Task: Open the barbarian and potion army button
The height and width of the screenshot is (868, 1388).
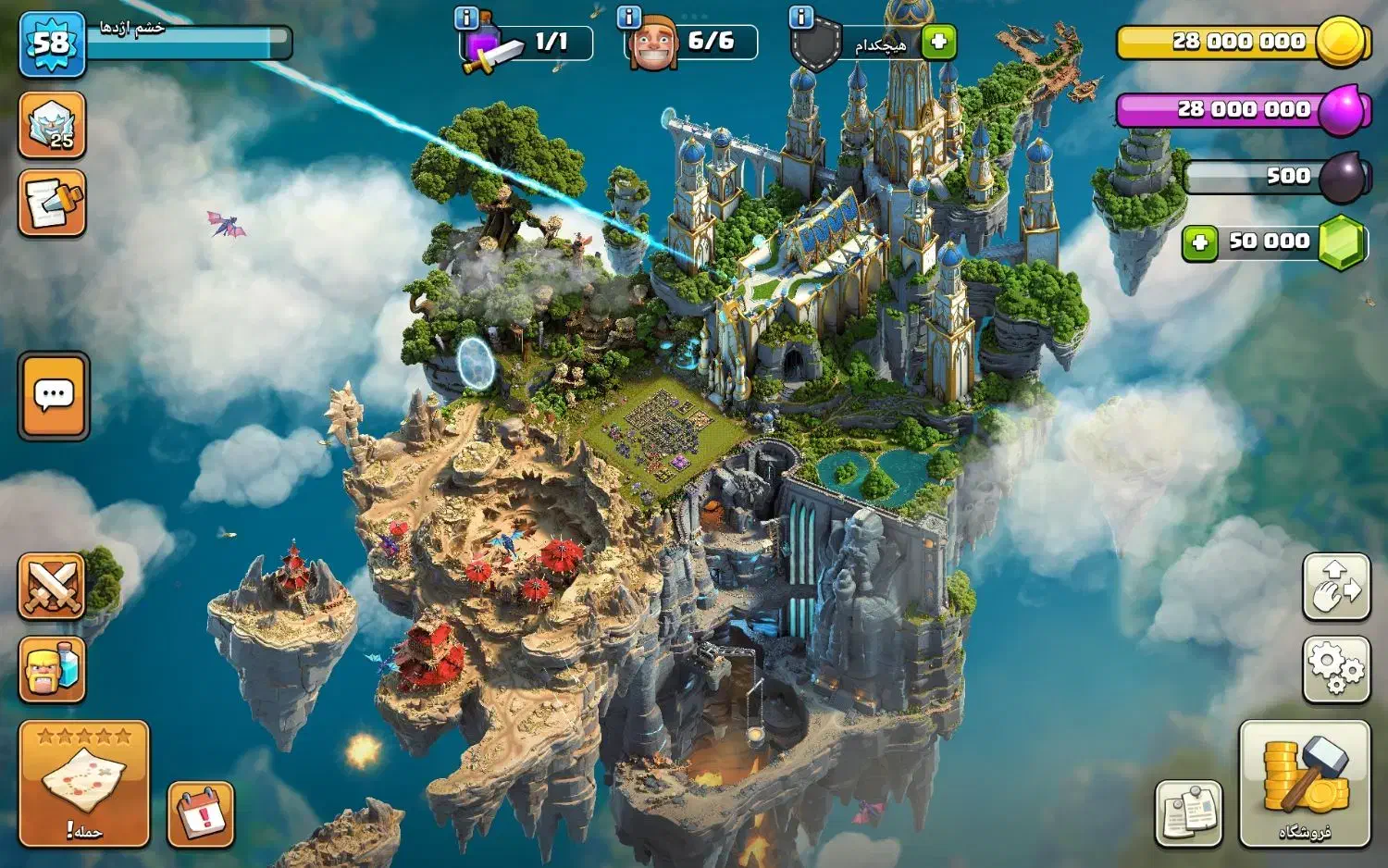Action: [x=52, y=668]
